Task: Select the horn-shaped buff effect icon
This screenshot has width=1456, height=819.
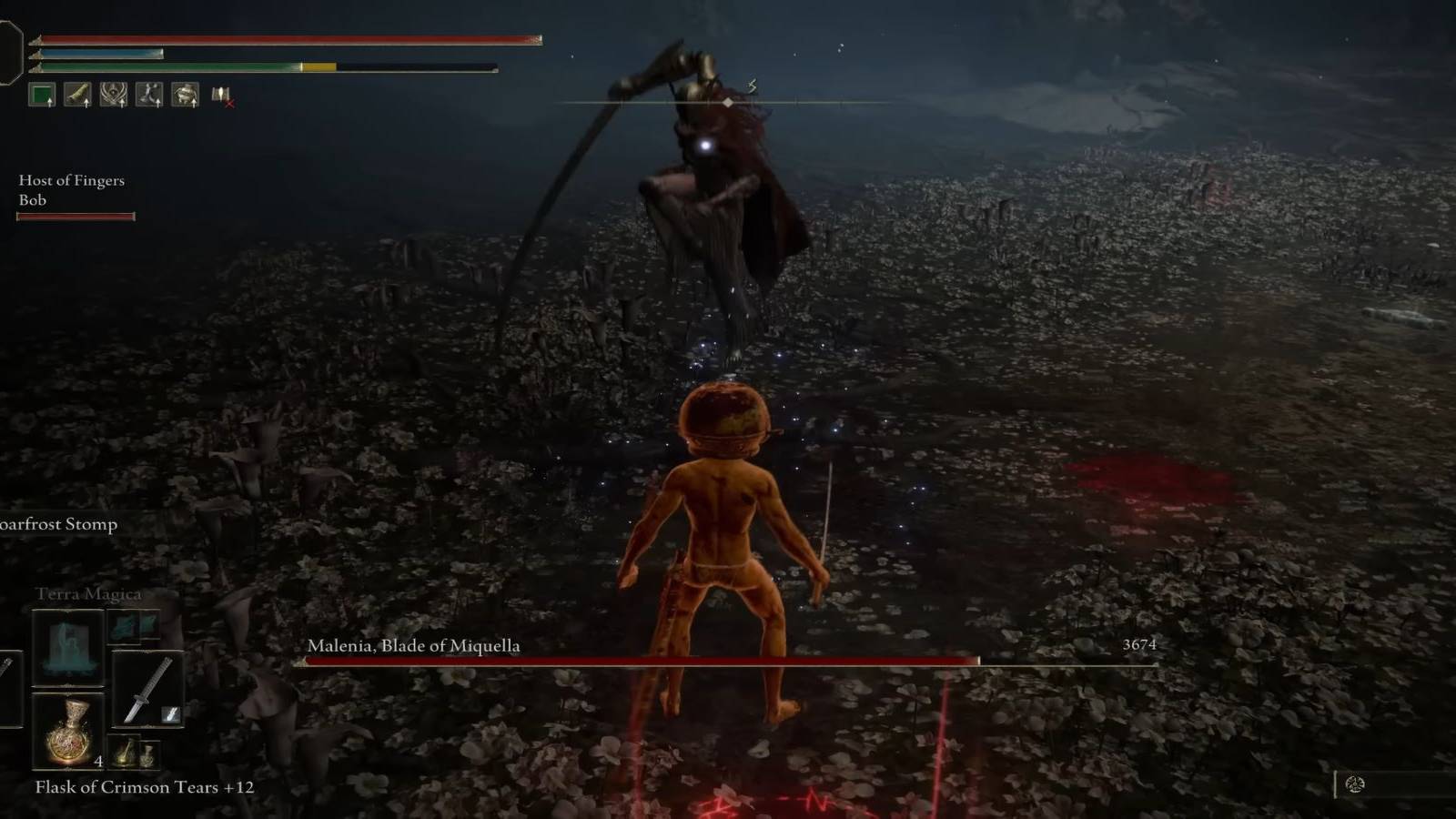Action: click(x=77, y=94)
